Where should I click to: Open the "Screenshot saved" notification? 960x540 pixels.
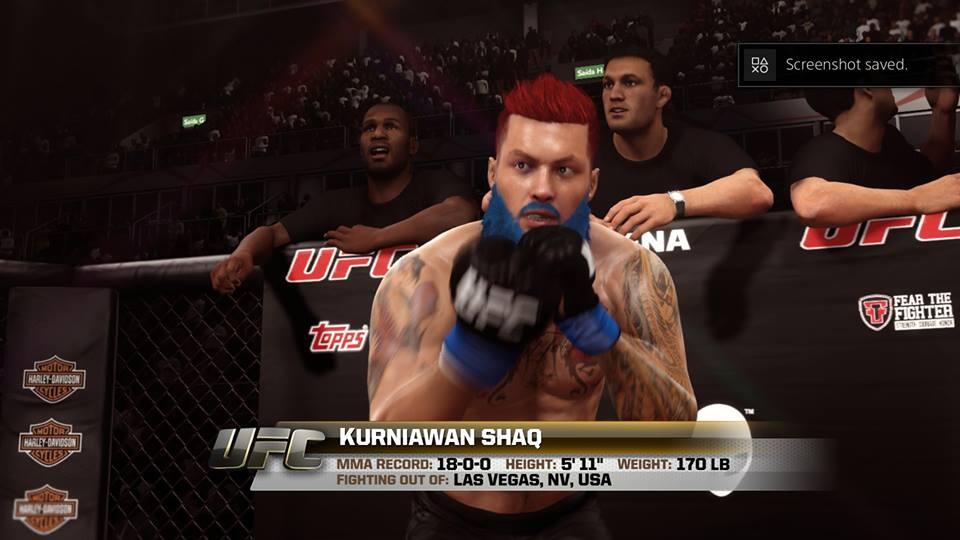846,65
